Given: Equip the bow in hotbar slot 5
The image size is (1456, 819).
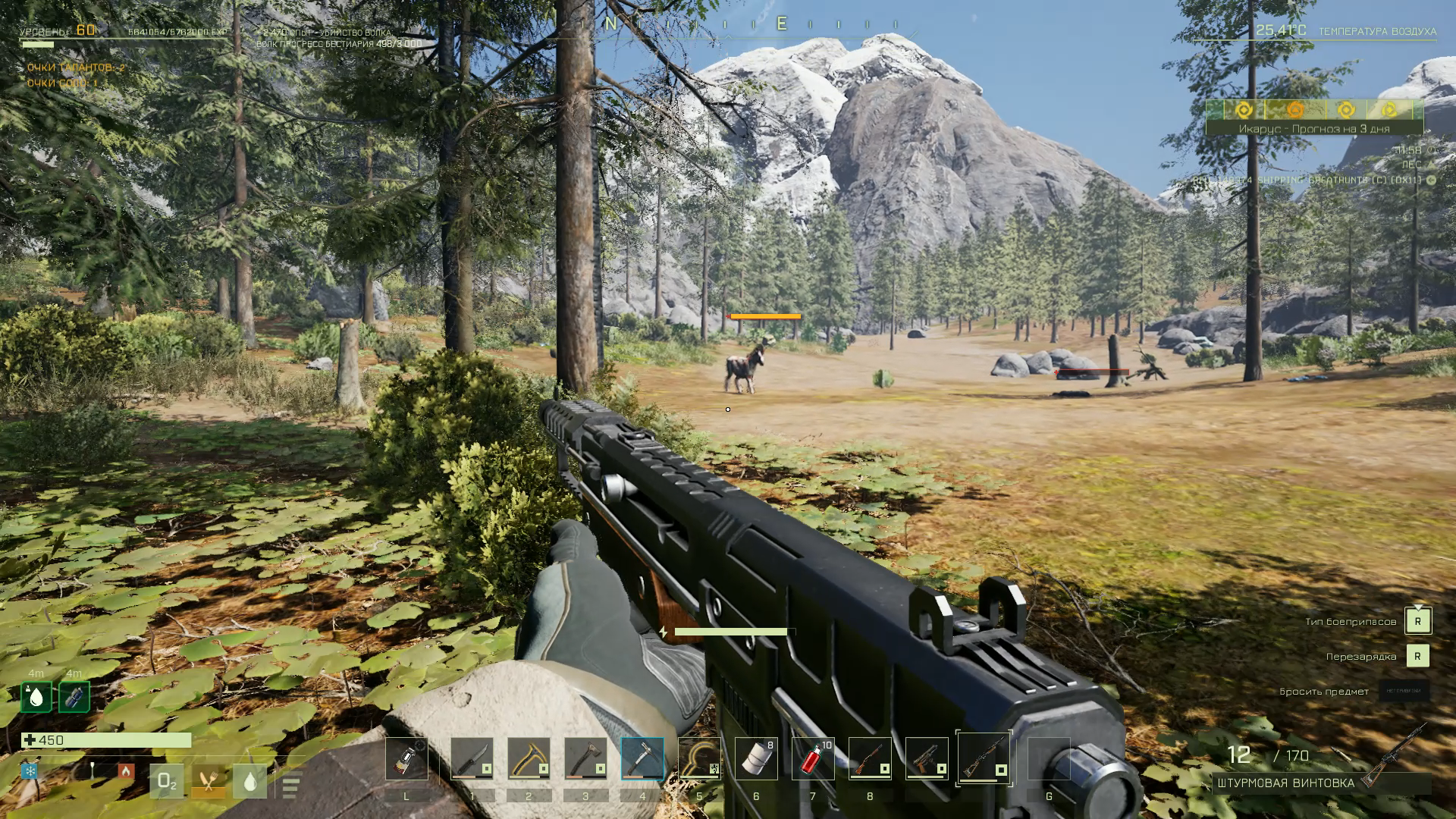Looking at the screenshot, I should point(699,758).
